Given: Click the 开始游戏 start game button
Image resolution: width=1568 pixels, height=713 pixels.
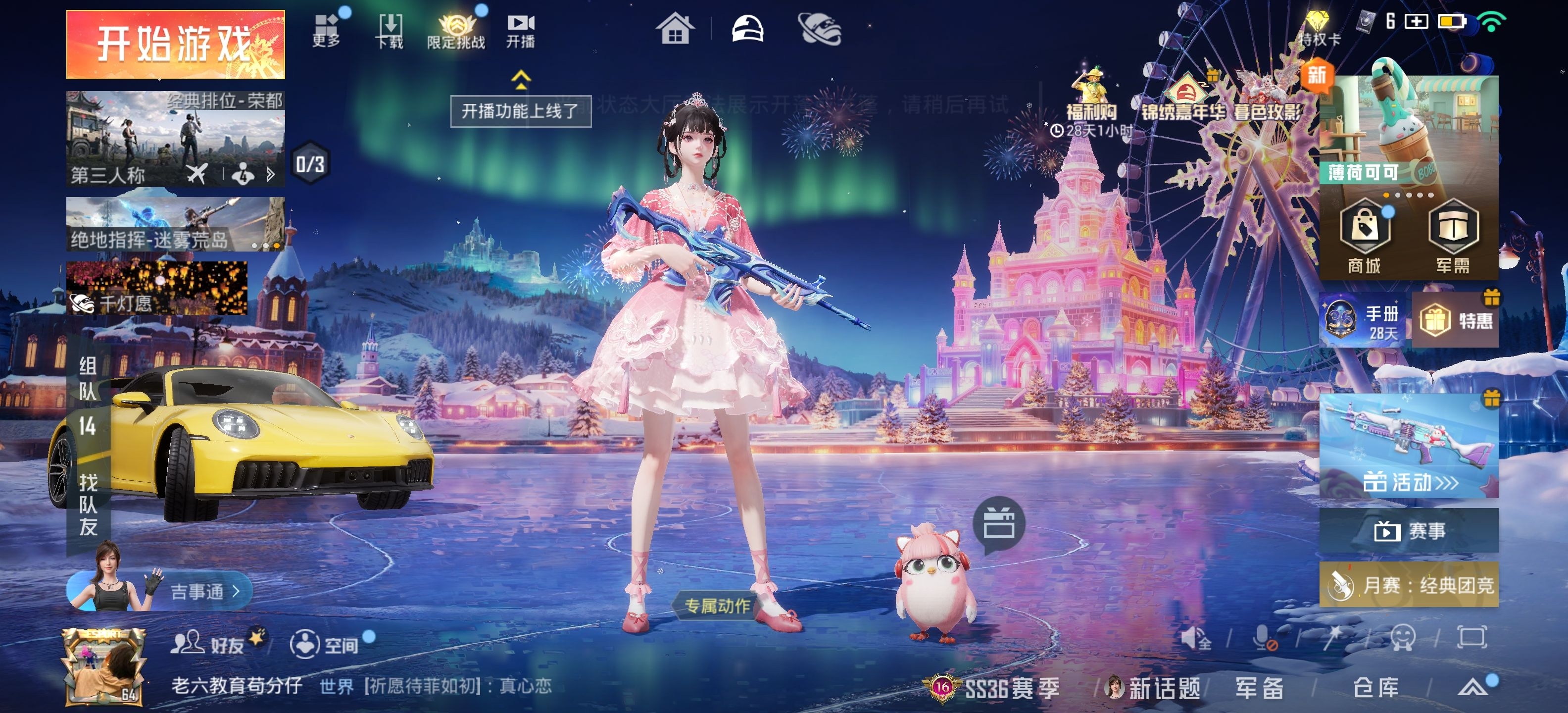Looking at the screenshot, I should (x=175, y=45).
